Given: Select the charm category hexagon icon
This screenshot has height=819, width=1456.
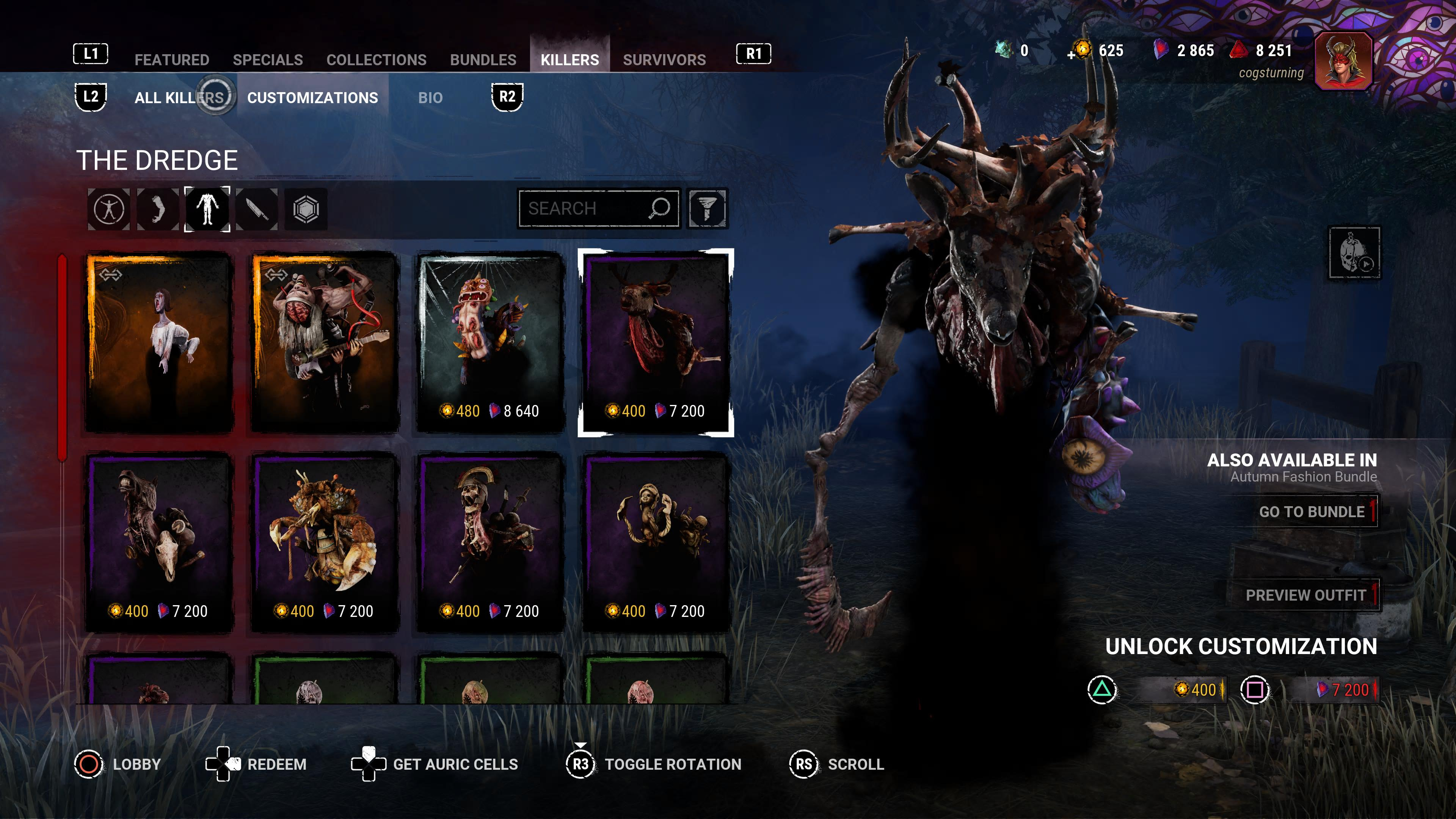Looking at the screenshot, I should (x=306, y=209).
